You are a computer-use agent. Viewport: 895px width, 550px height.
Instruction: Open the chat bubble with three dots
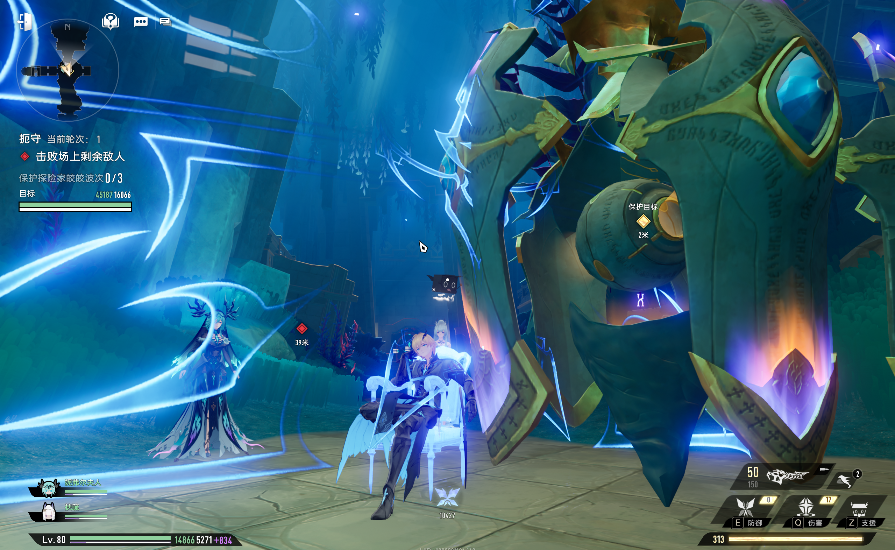tap(140, 21)
